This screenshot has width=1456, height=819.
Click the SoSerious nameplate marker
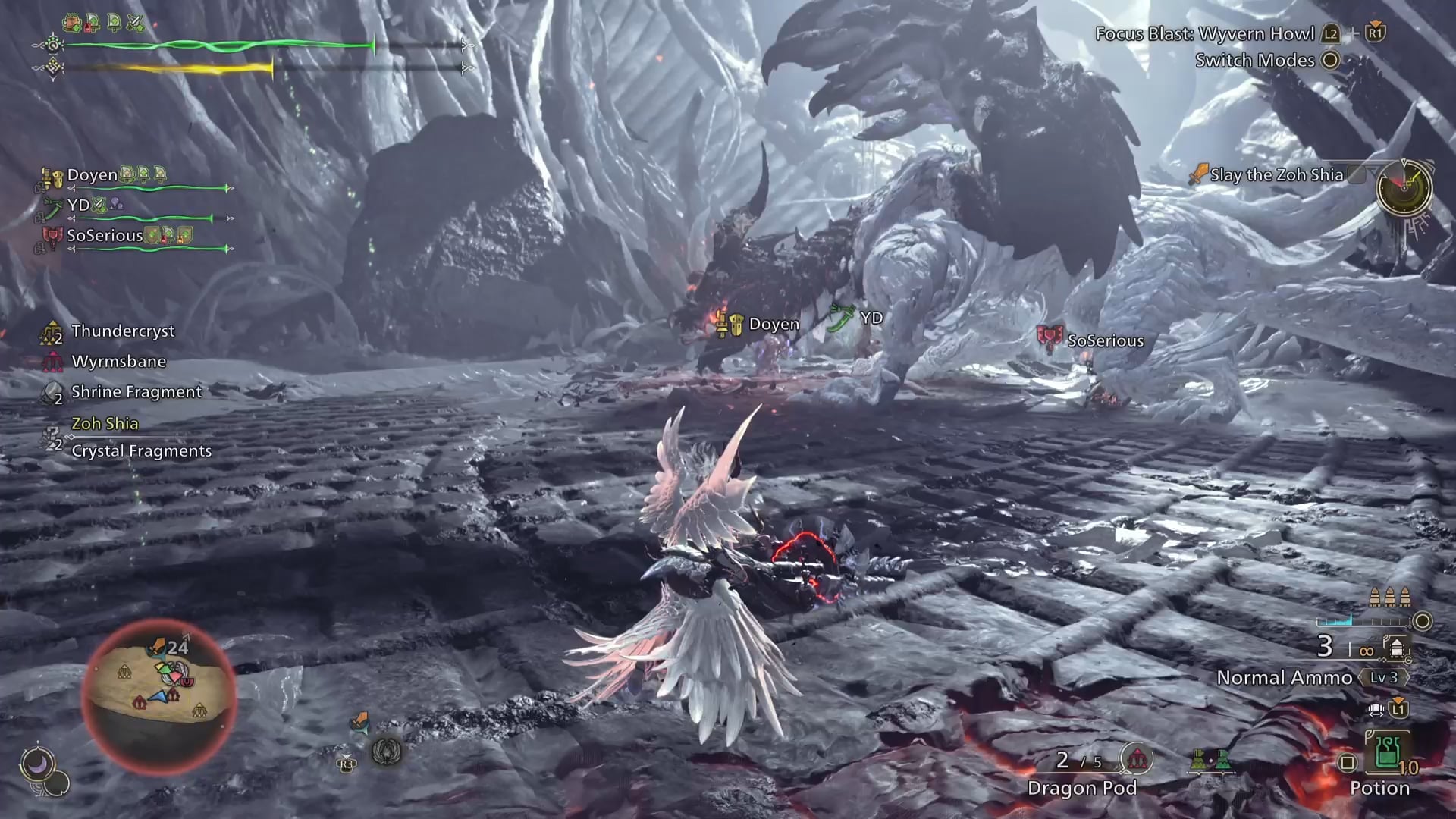coord(1104,340)
